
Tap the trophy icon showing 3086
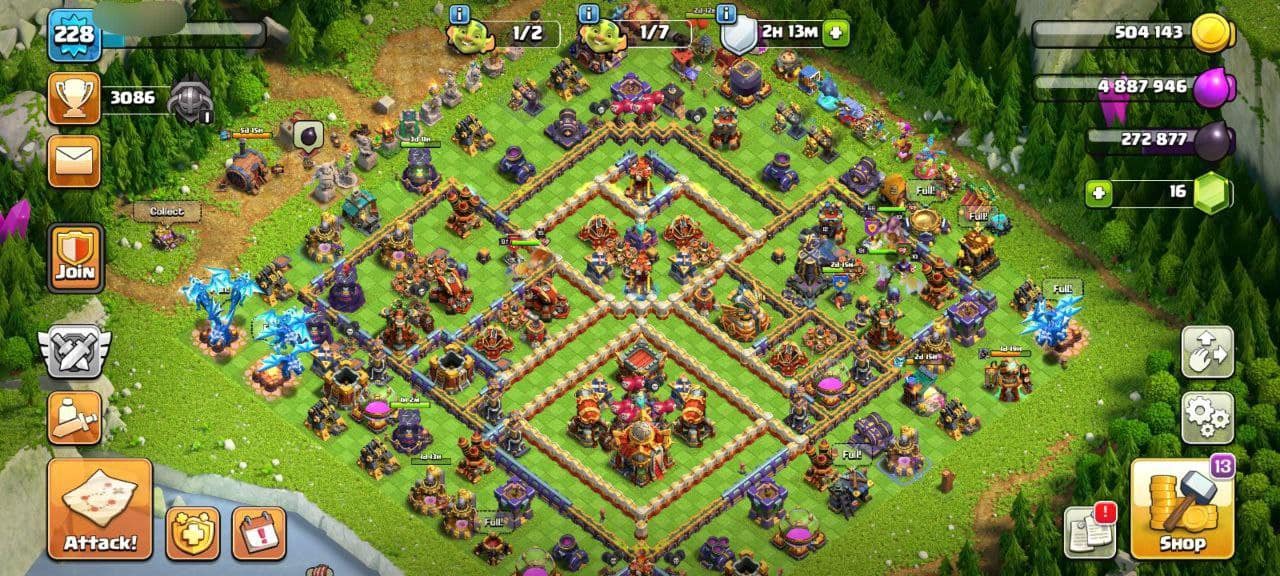tap(75, 98)
